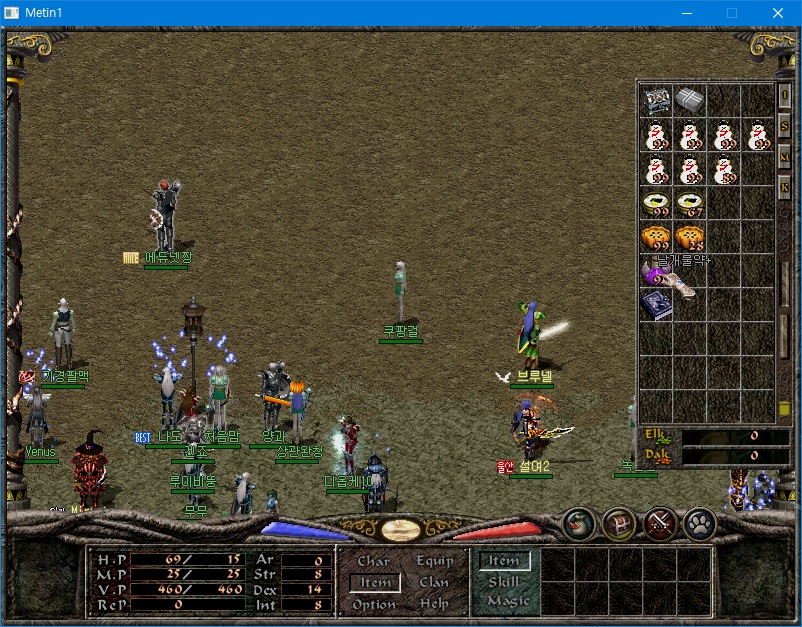
Task: Switch to the inventory's S tab
Action: (785, 127)
